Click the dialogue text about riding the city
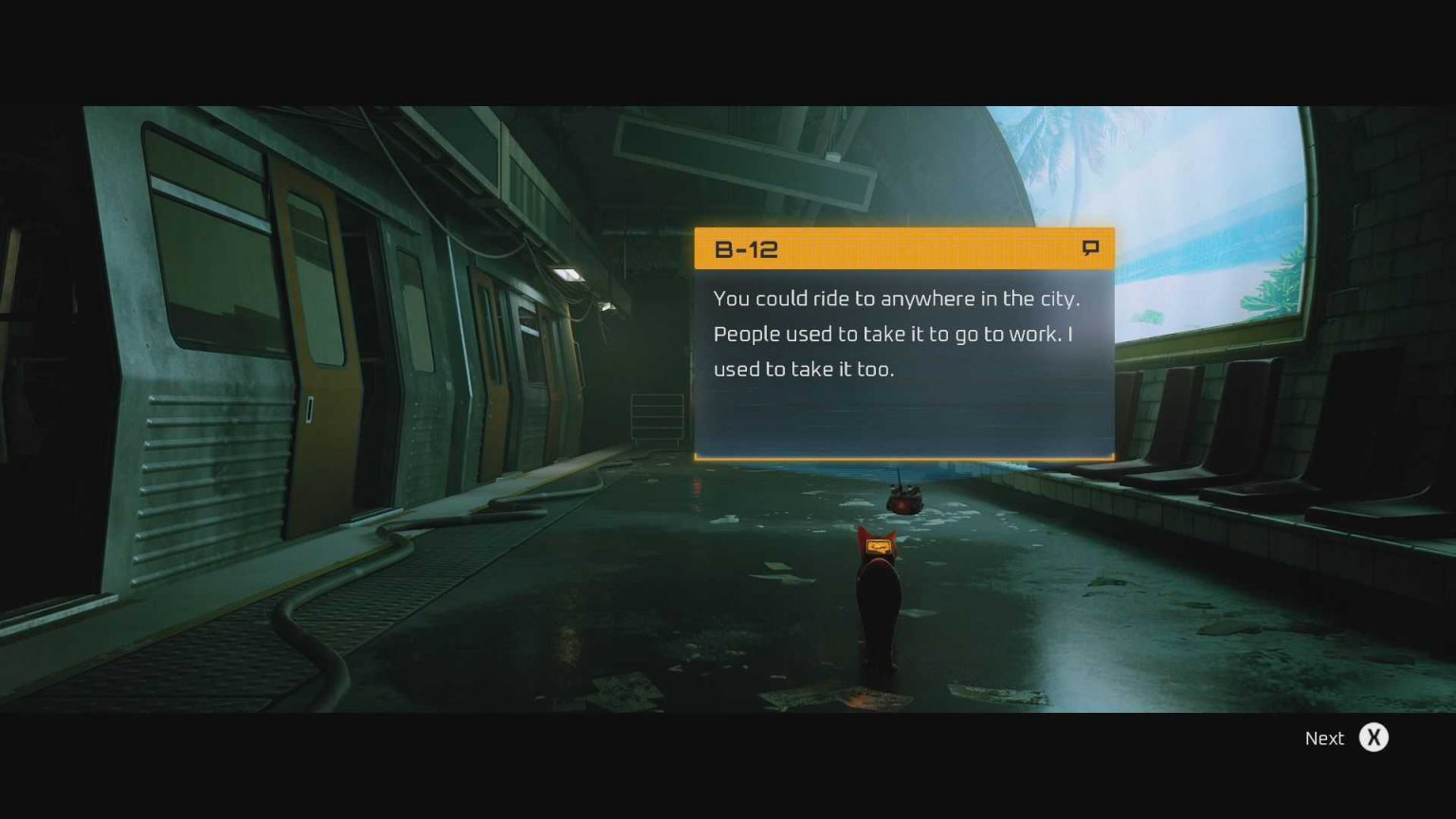This screenshot has width=1456, height=819. (895, 334)
